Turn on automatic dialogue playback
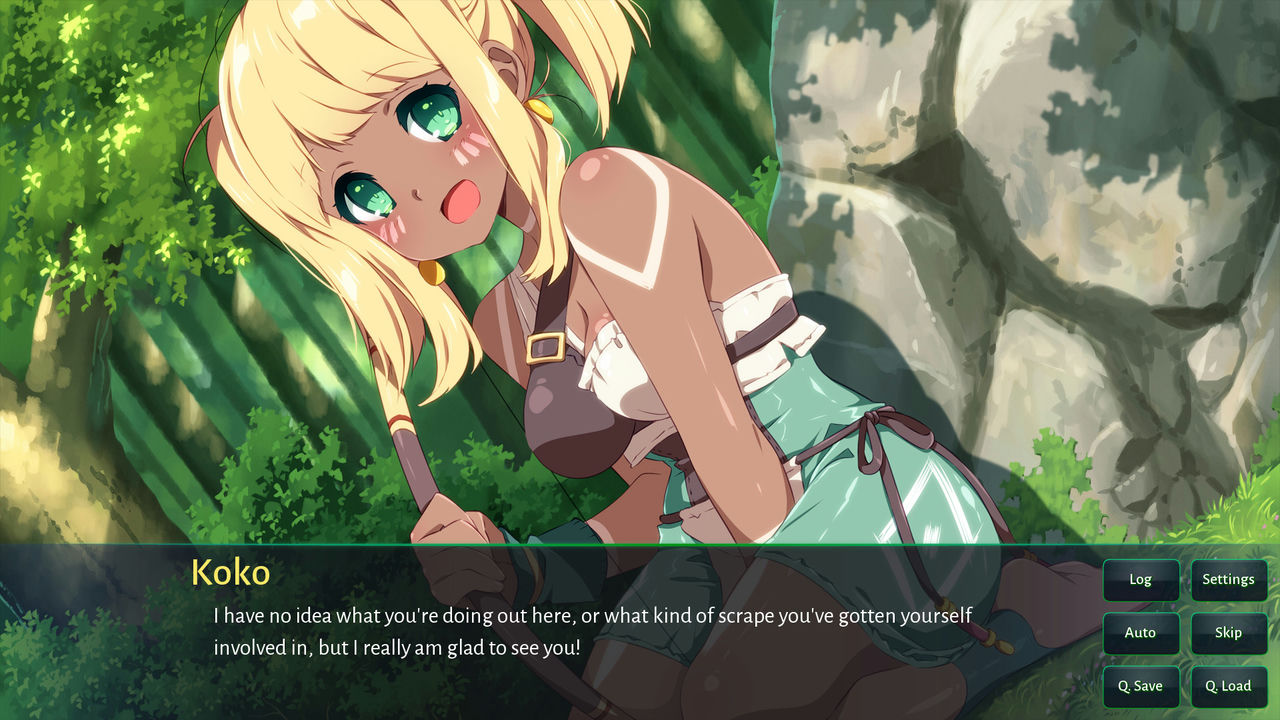Screen dimensions: 1280x720 click(1140, 632)
